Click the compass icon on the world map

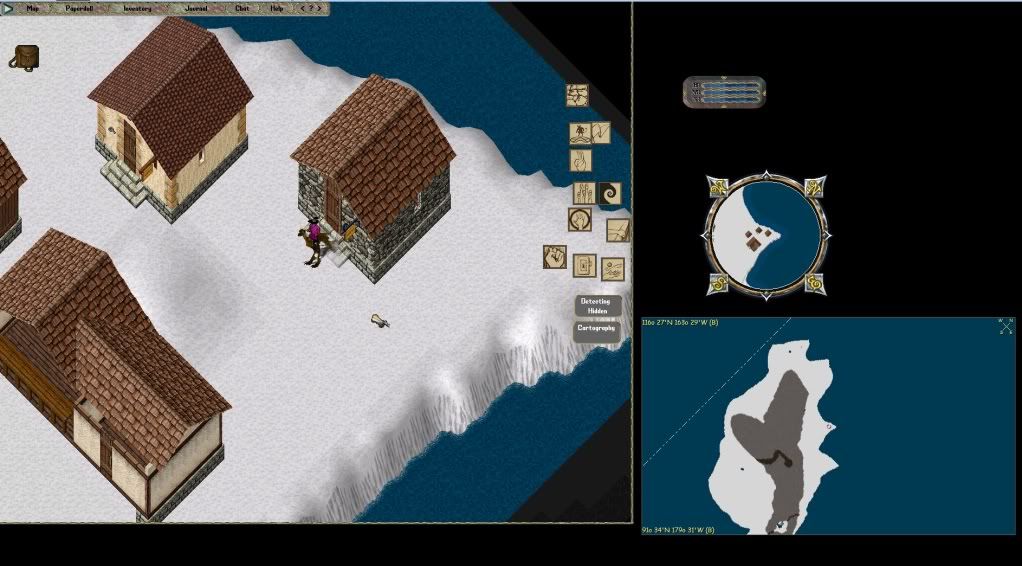[1005, 326]
